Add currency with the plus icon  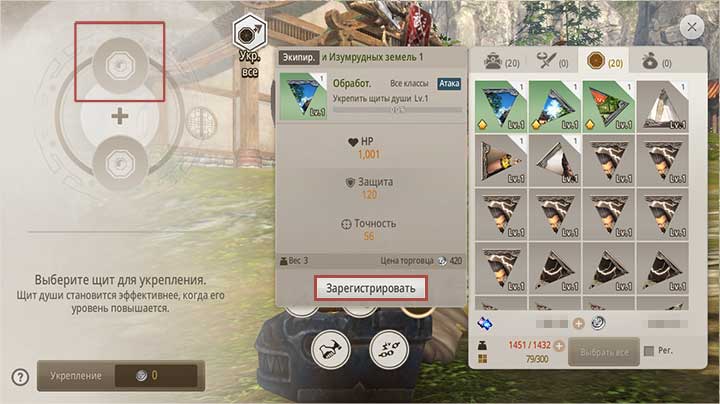(578, 323)
